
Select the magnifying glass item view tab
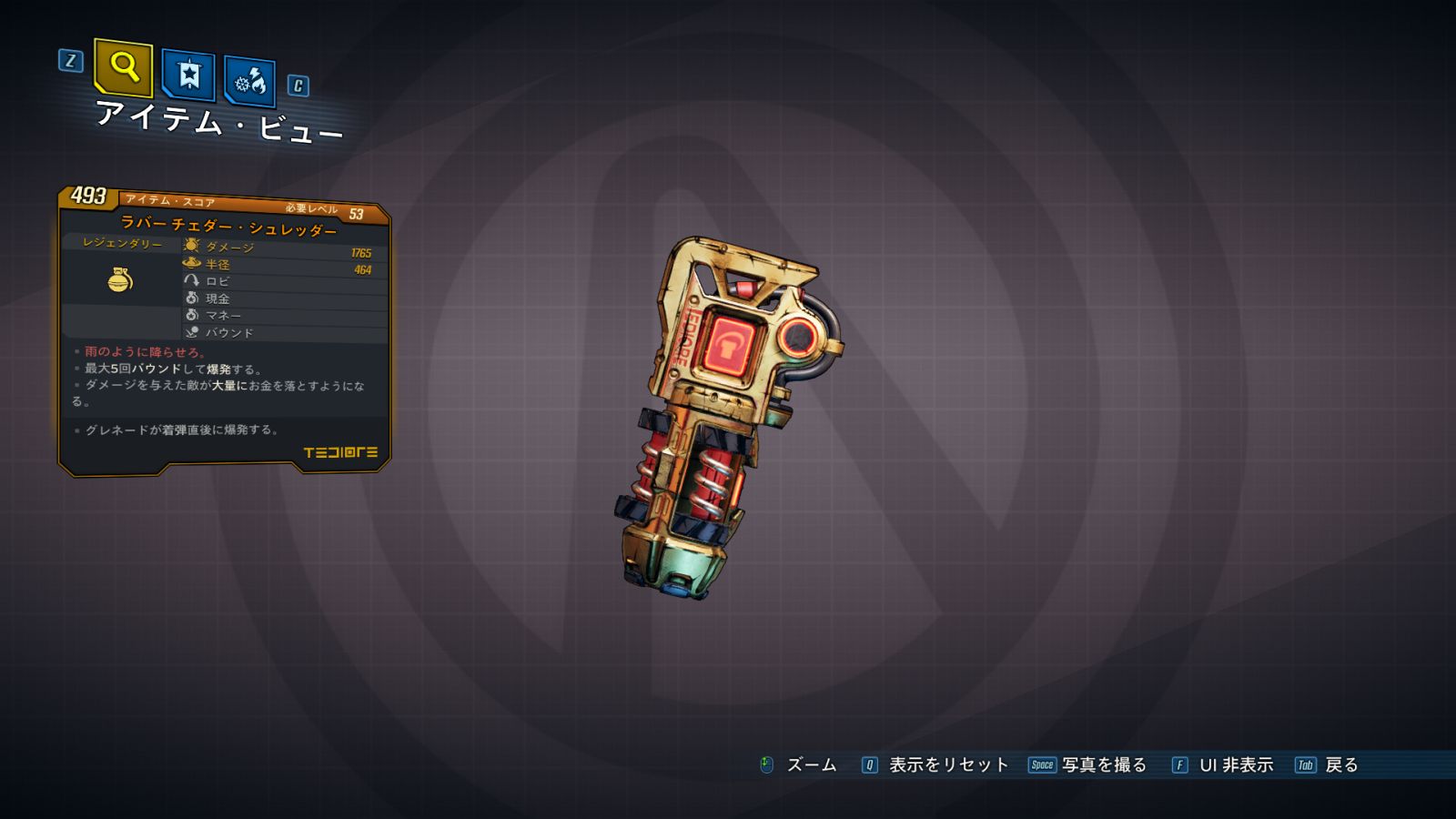tap(123, 67)
